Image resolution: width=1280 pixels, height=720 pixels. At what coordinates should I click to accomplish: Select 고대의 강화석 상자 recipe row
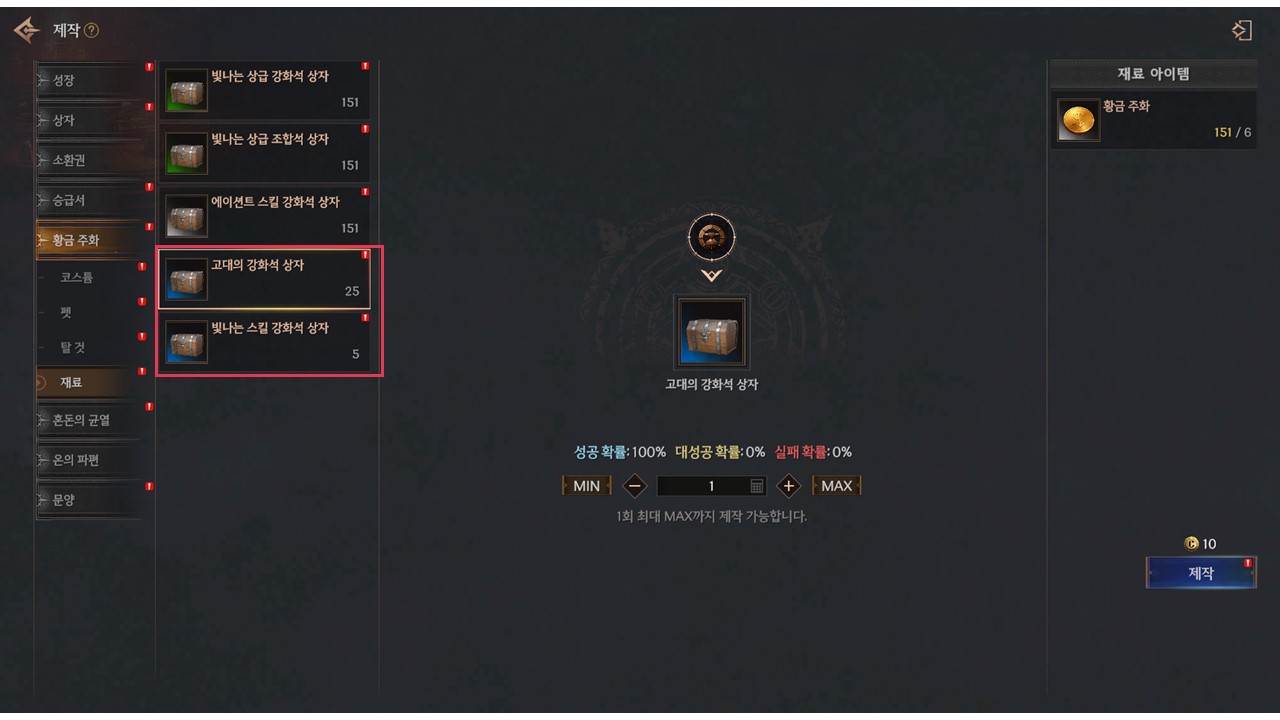coord(265,279)
